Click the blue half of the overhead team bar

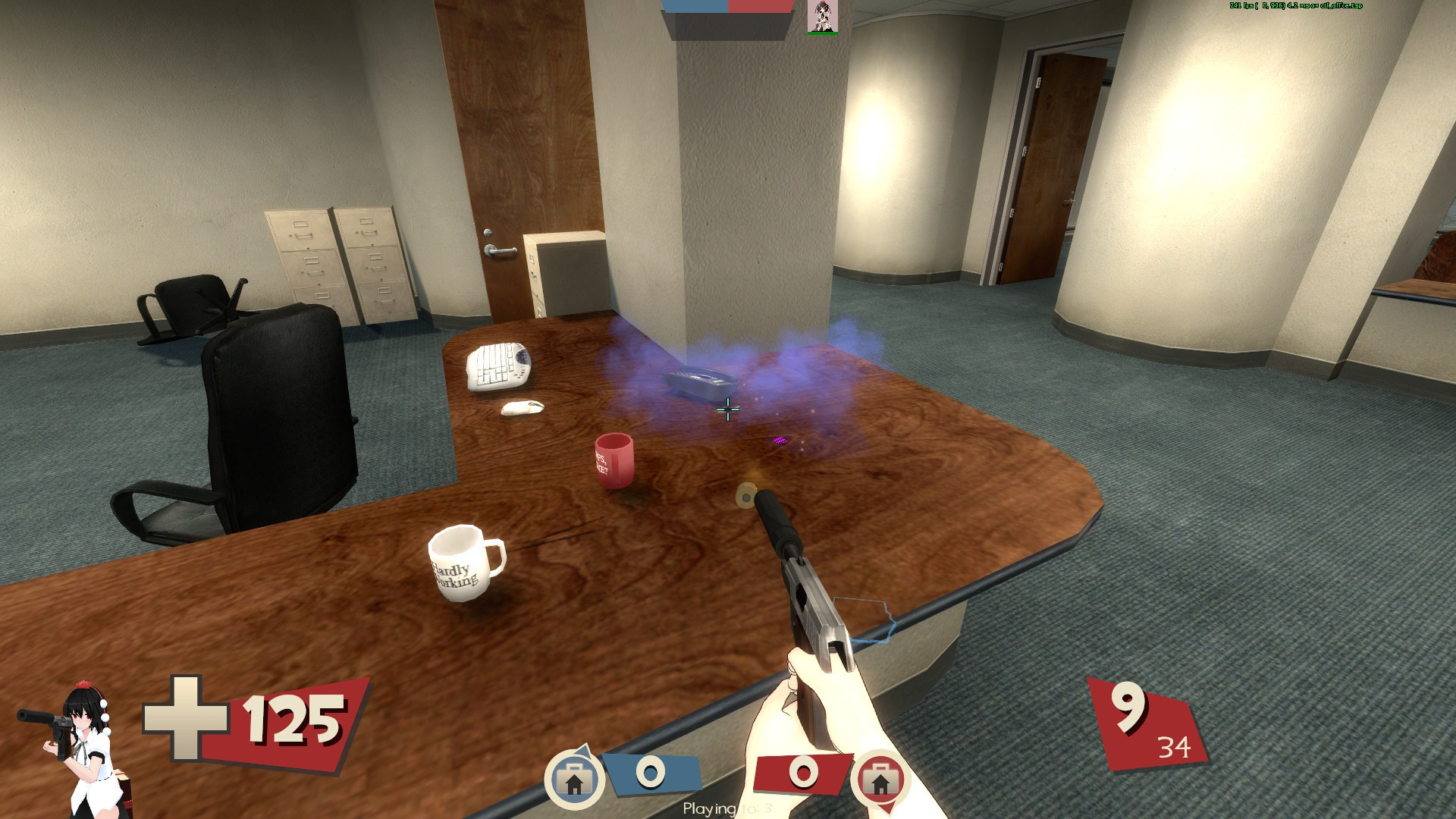(694, 5)
